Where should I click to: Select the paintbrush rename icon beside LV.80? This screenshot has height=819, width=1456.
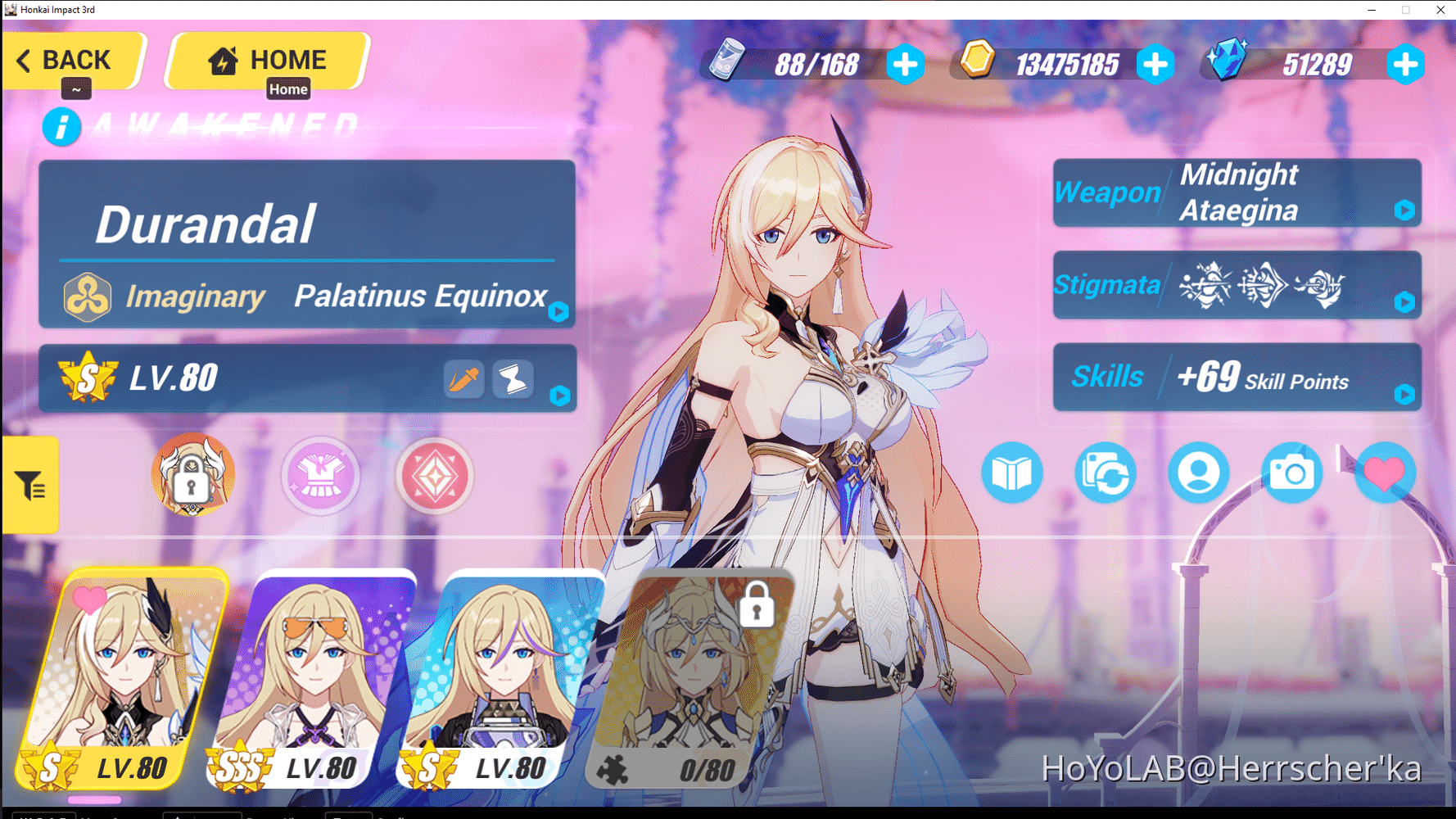coord(463,378)
